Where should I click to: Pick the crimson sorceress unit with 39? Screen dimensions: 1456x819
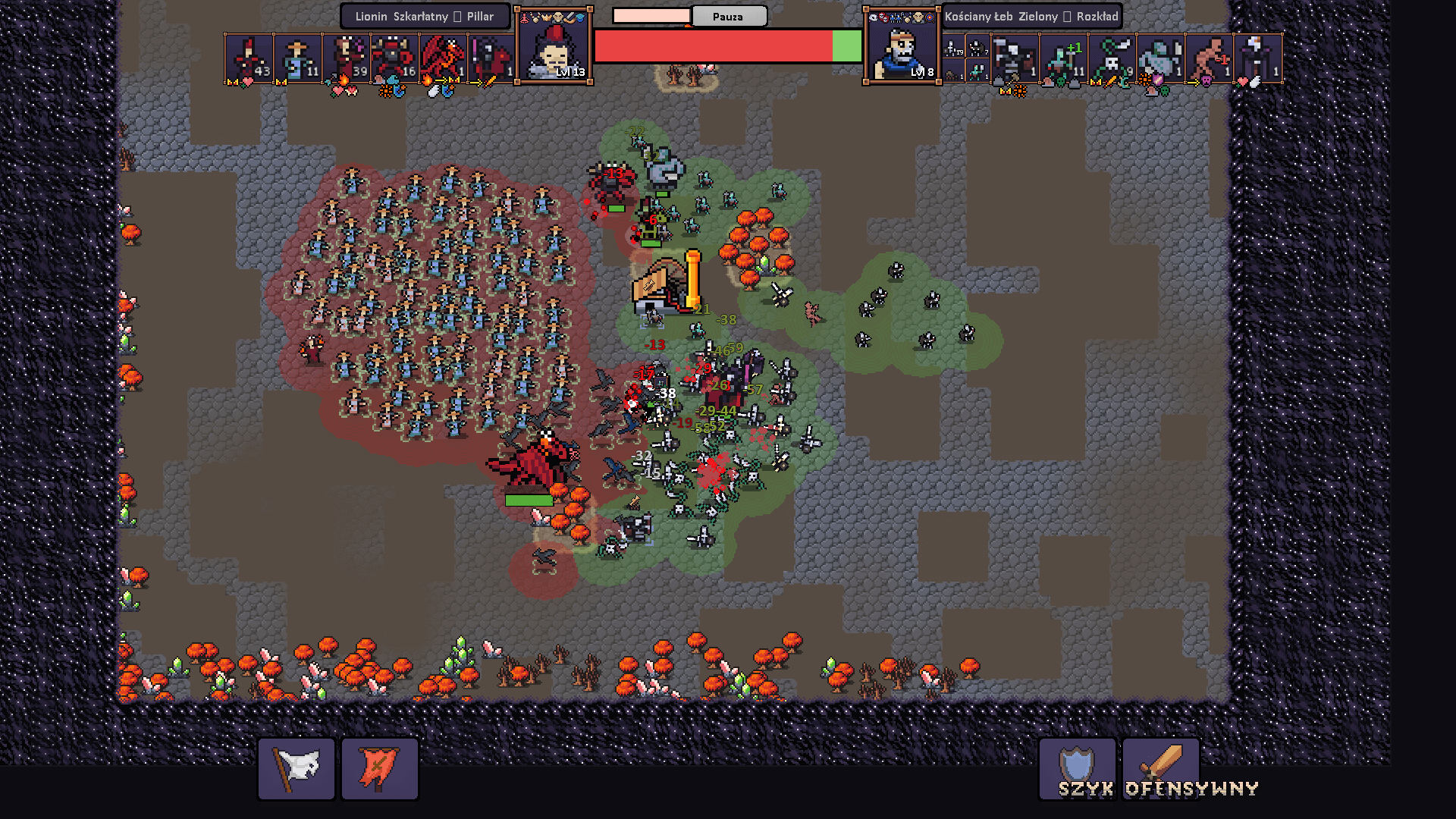pos(347,58)
